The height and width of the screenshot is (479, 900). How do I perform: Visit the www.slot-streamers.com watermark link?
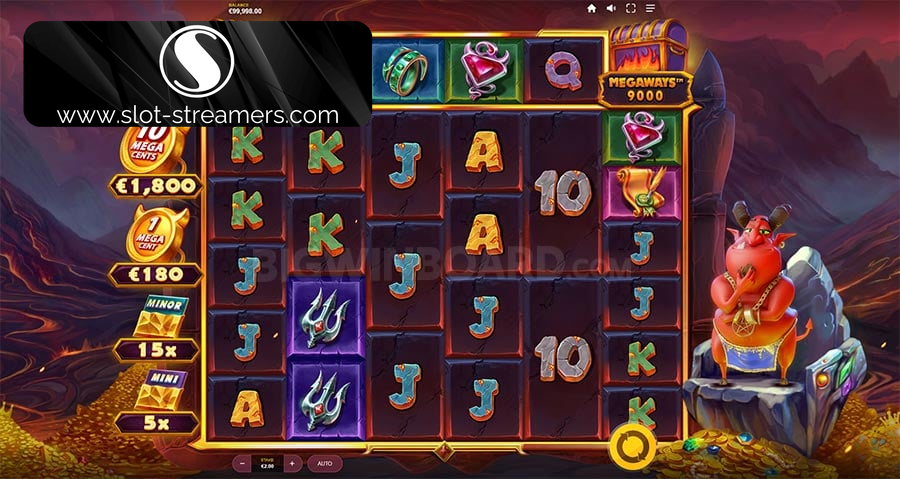pyautogui.click(x=198, y=115)
